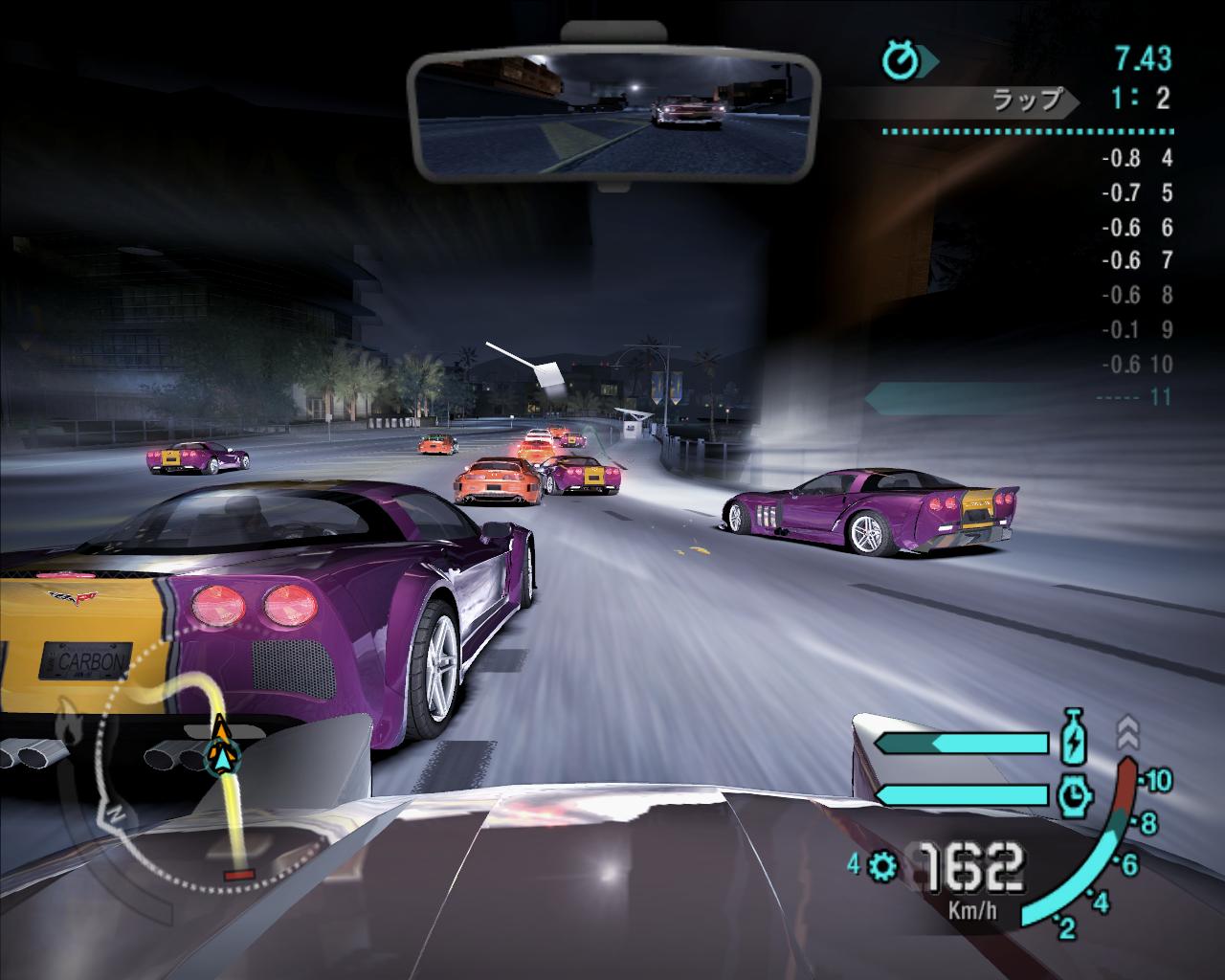Click the stopwatch lap timer icon
Image resolution: width=1225 pixels, height=980 pixels.
click(901, 61)
